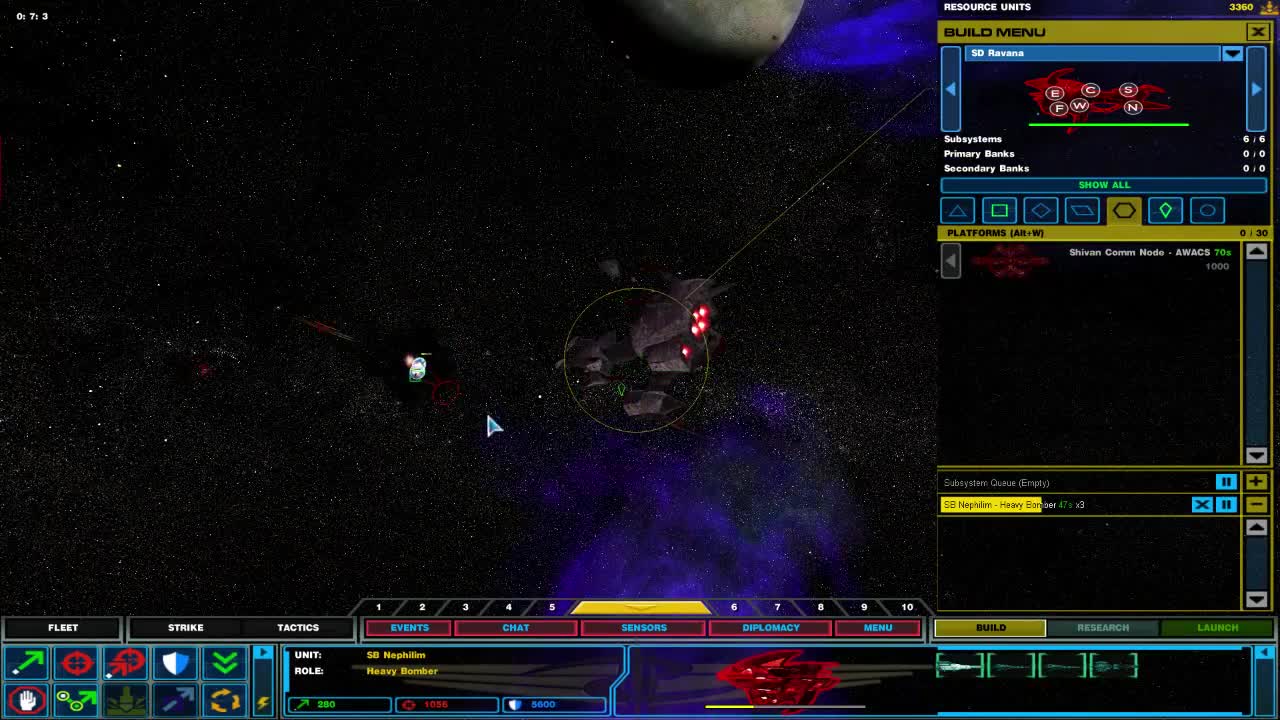Cancel the SB Nephilim queue with the X

[1202, 504]
